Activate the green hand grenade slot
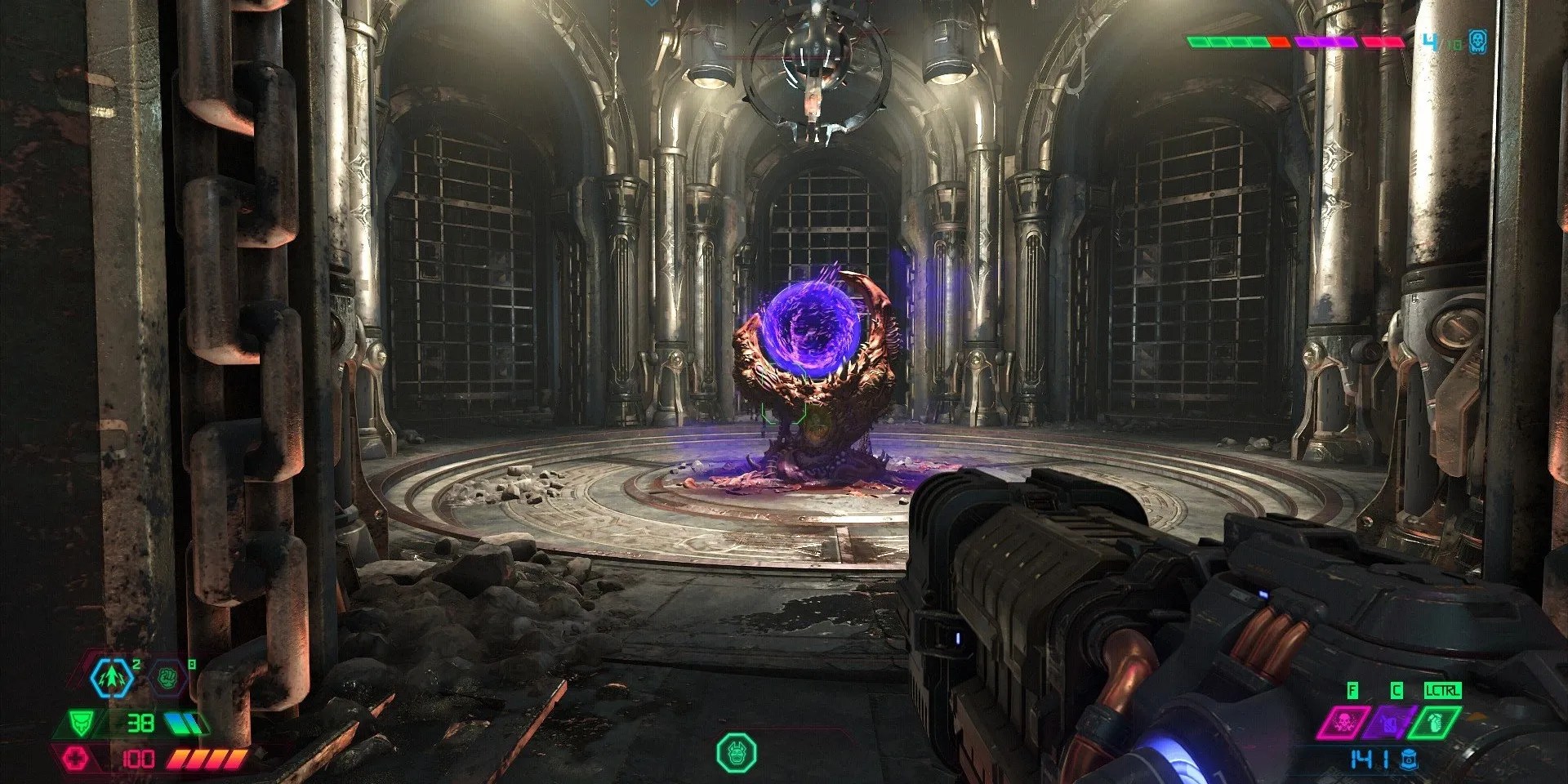This screenshot has height=784, width=1568. tap(1437, 722)
